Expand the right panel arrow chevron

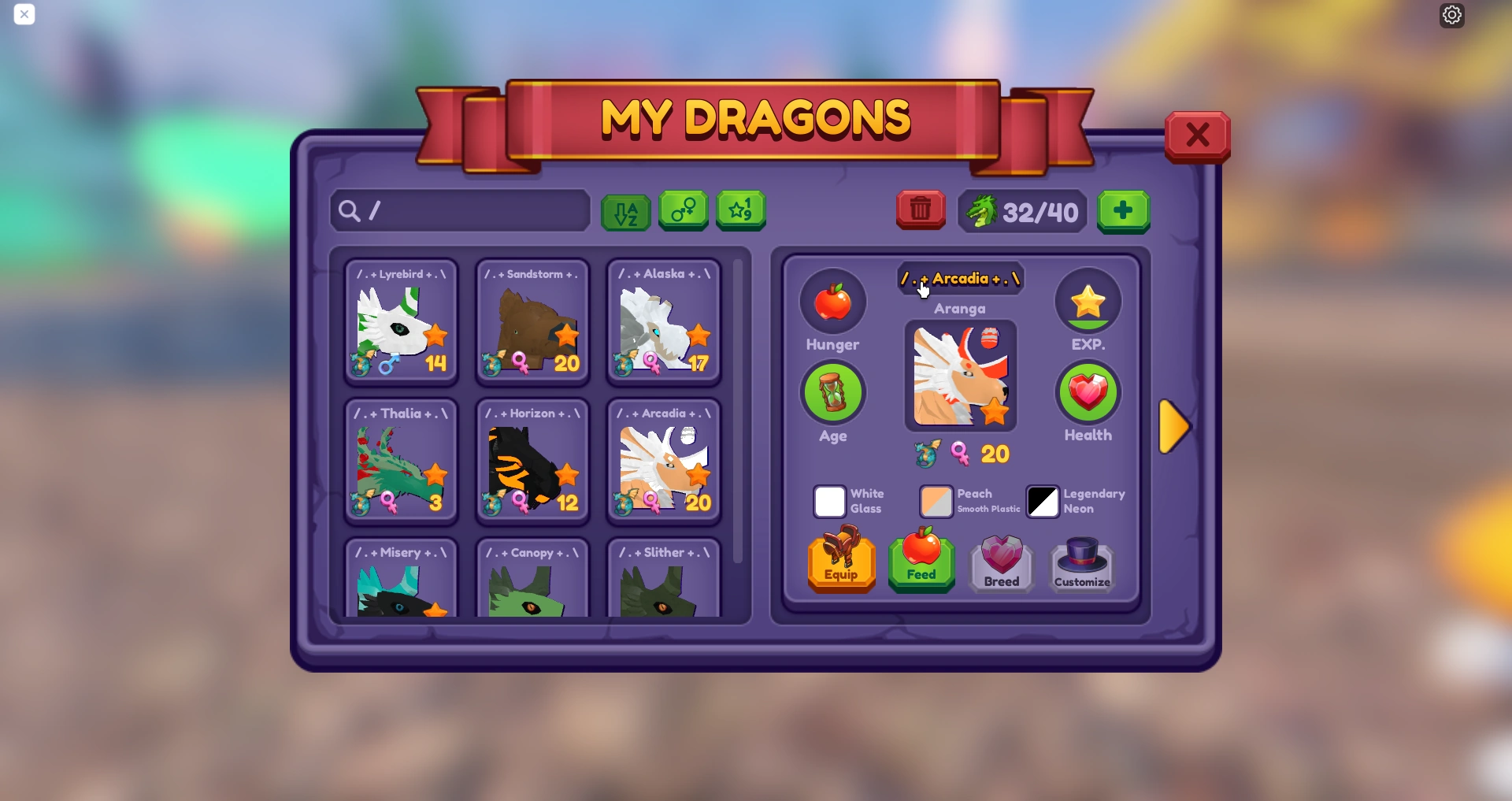tap(1174, 426)
